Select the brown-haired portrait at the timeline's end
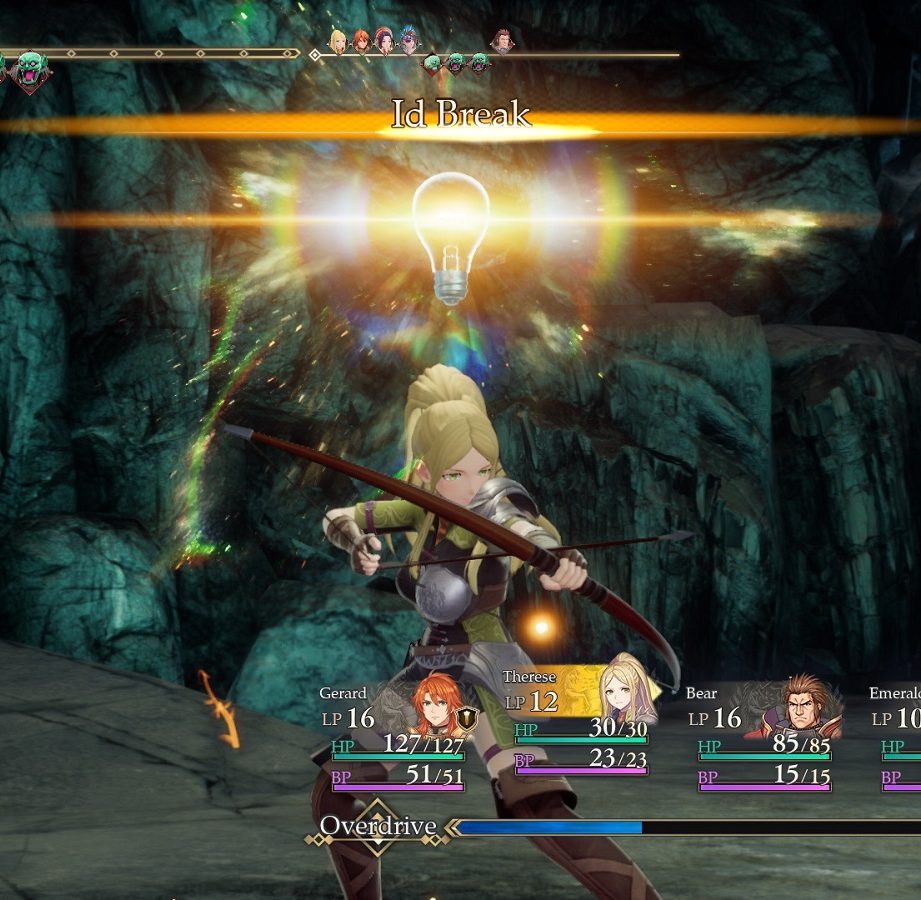 click(x=501, y=41)
